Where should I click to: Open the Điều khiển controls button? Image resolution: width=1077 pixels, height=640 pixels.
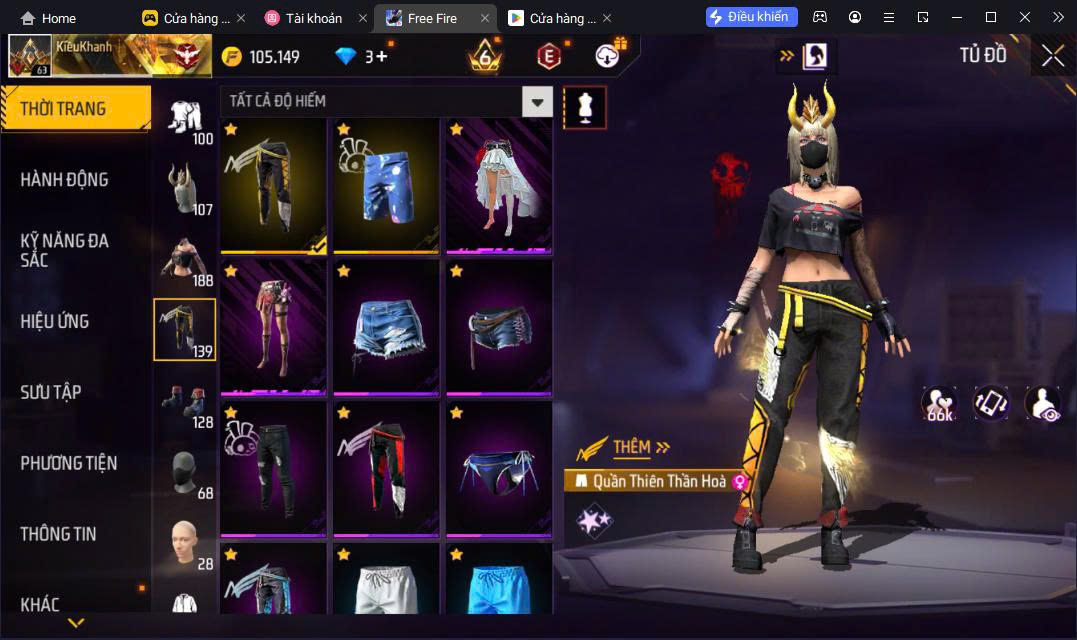[752, 17]
